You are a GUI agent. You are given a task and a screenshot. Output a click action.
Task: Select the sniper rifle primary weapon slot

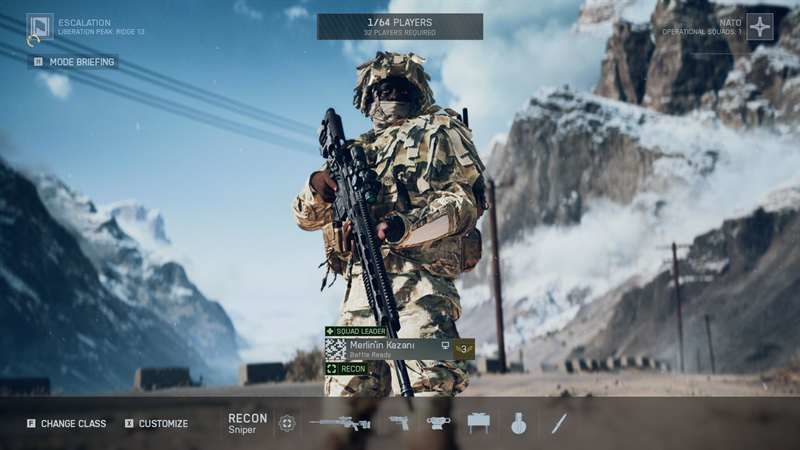pos(339,423)
